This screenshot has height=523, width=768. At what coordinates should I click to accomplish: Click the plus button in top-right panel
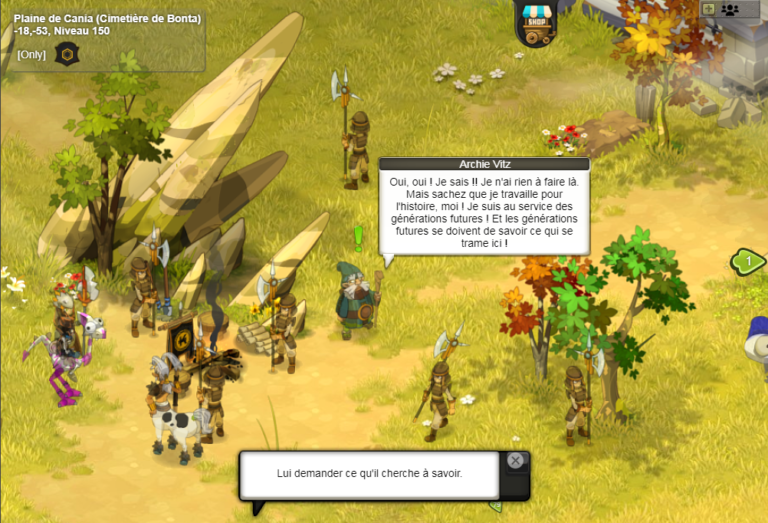708,9
